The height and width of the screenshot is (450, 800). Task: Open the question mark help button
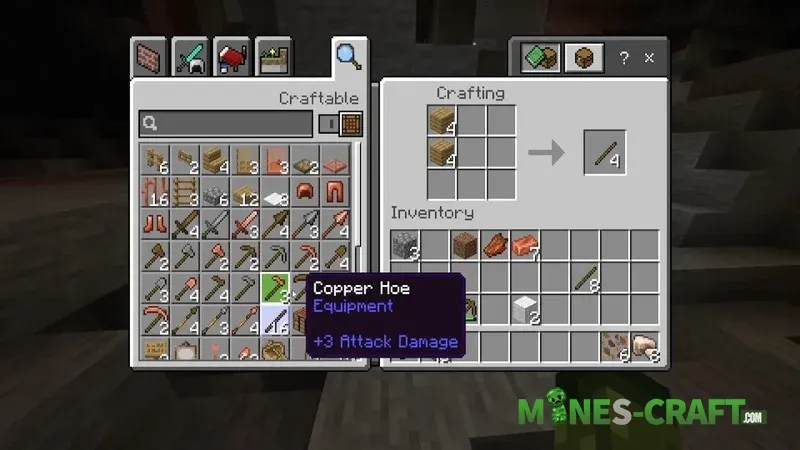coord(625,59)
